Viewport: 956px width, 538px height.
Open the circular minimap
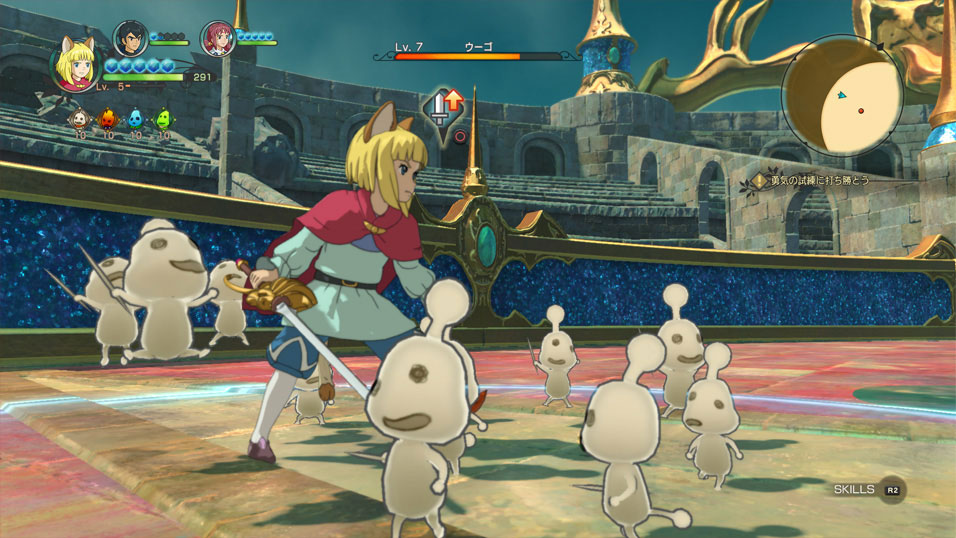tap(842, 95)
